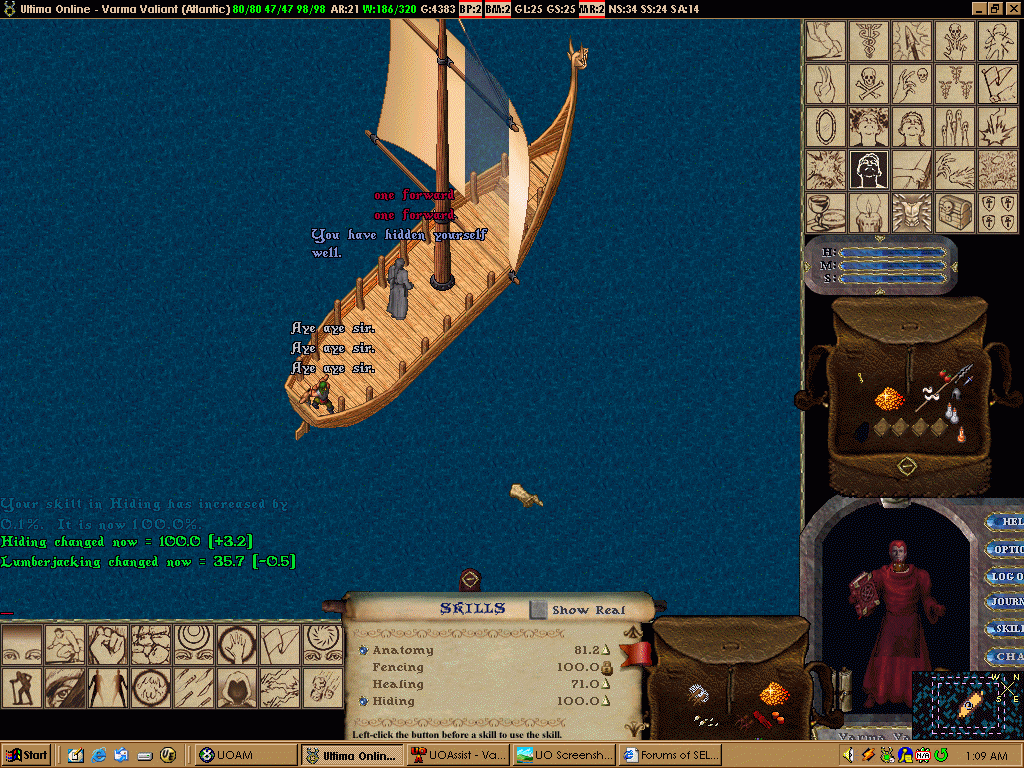Cast the goblet and bread food spell
Viewport: 1024px width, 768px height.
826,212
